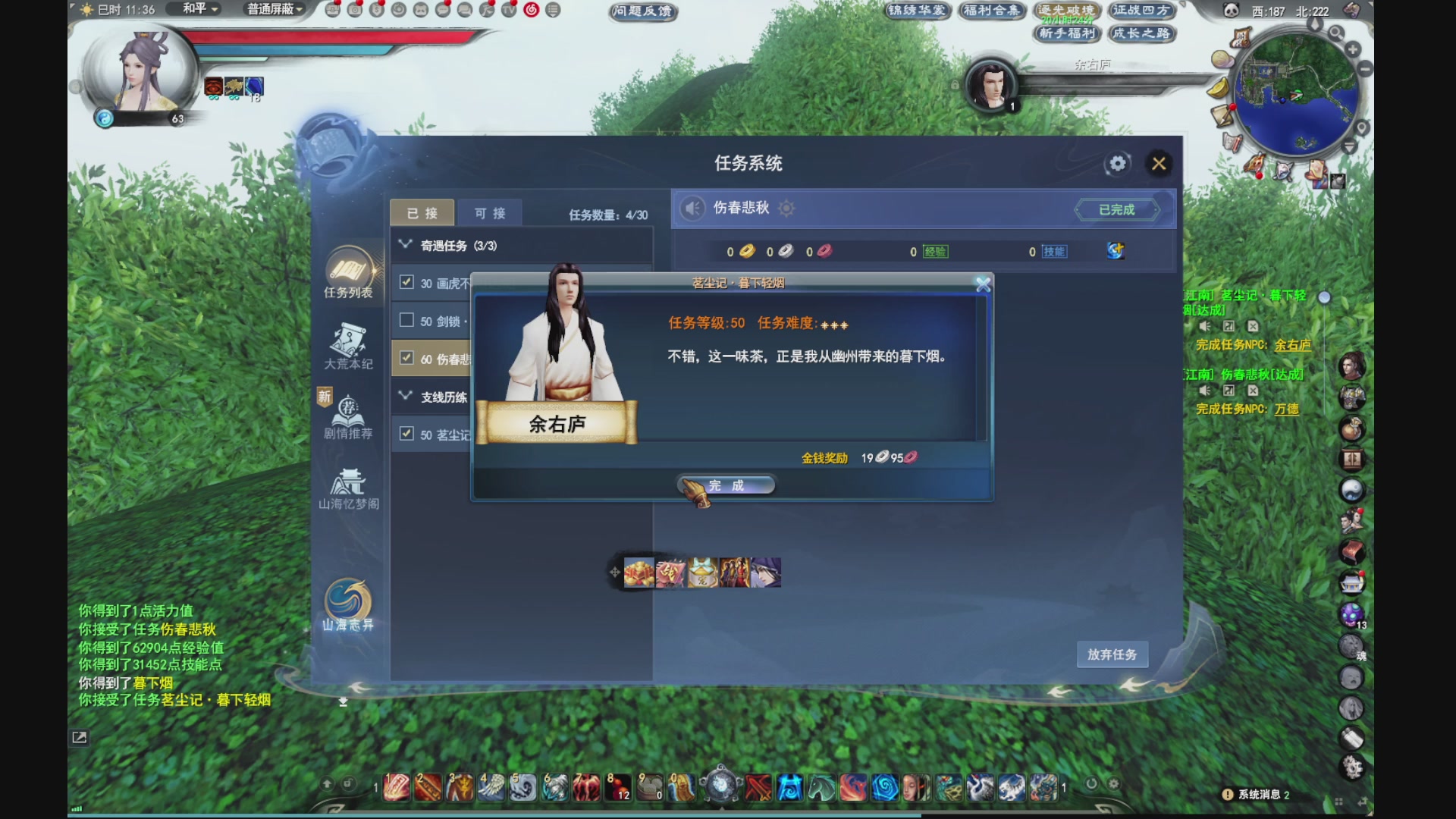Screen dimensions: 1456x819
Task: Click the camera icon in top toolbar
Action: (x=355, y=11)
